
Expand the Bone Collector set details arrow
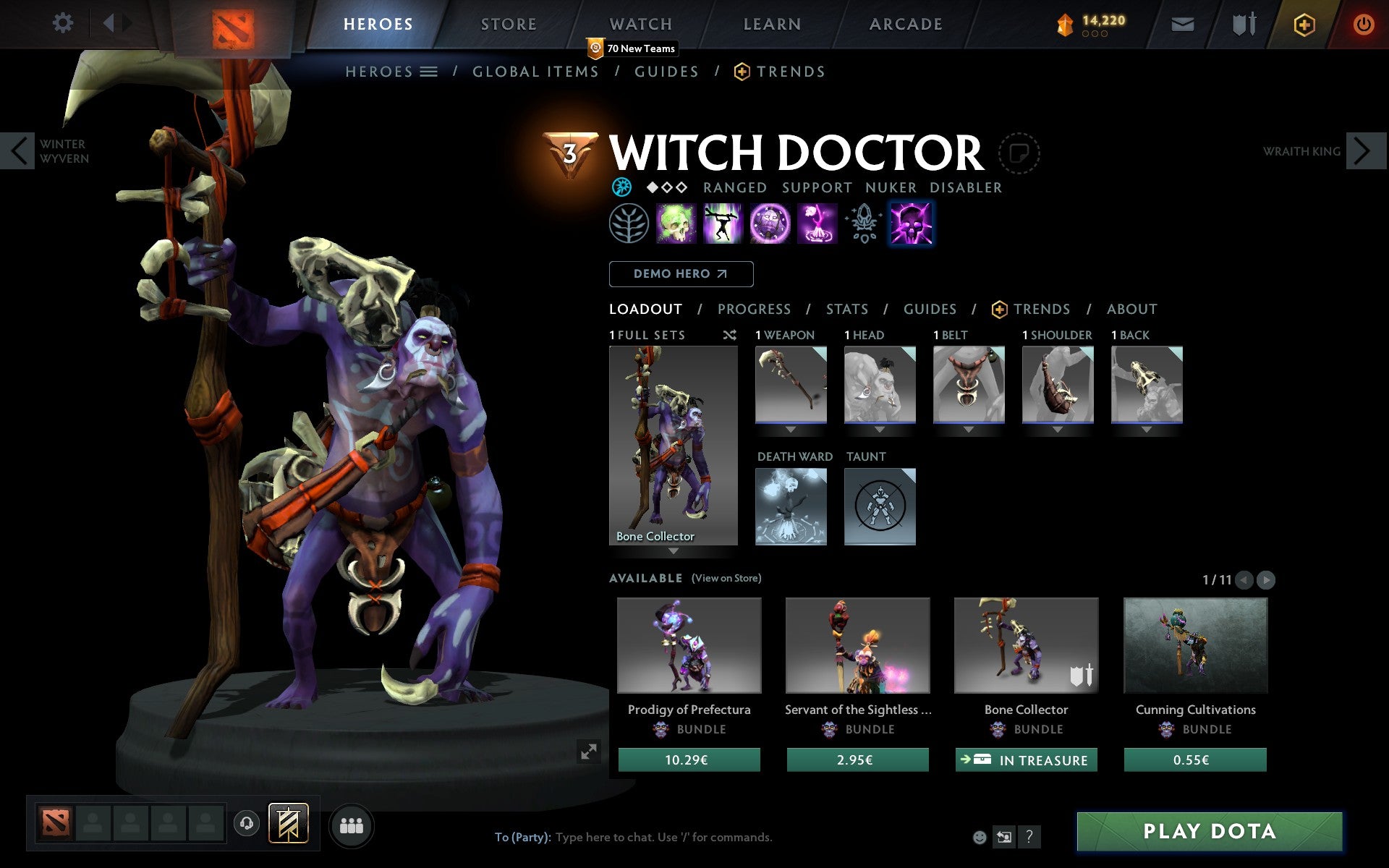click(x=674, y=551)
